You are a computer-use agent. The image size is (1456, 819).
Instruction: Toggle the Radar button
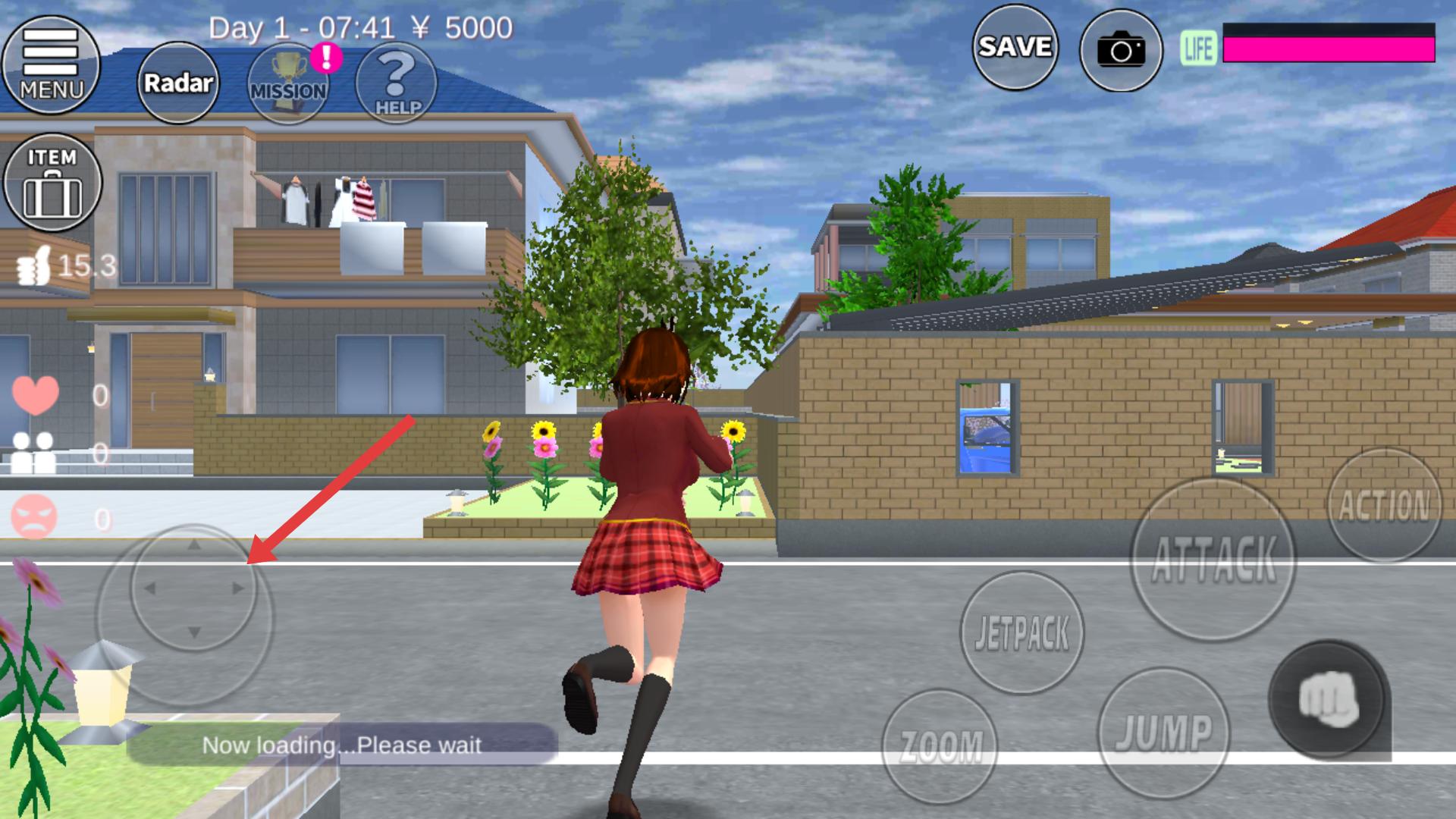(178, 83)
